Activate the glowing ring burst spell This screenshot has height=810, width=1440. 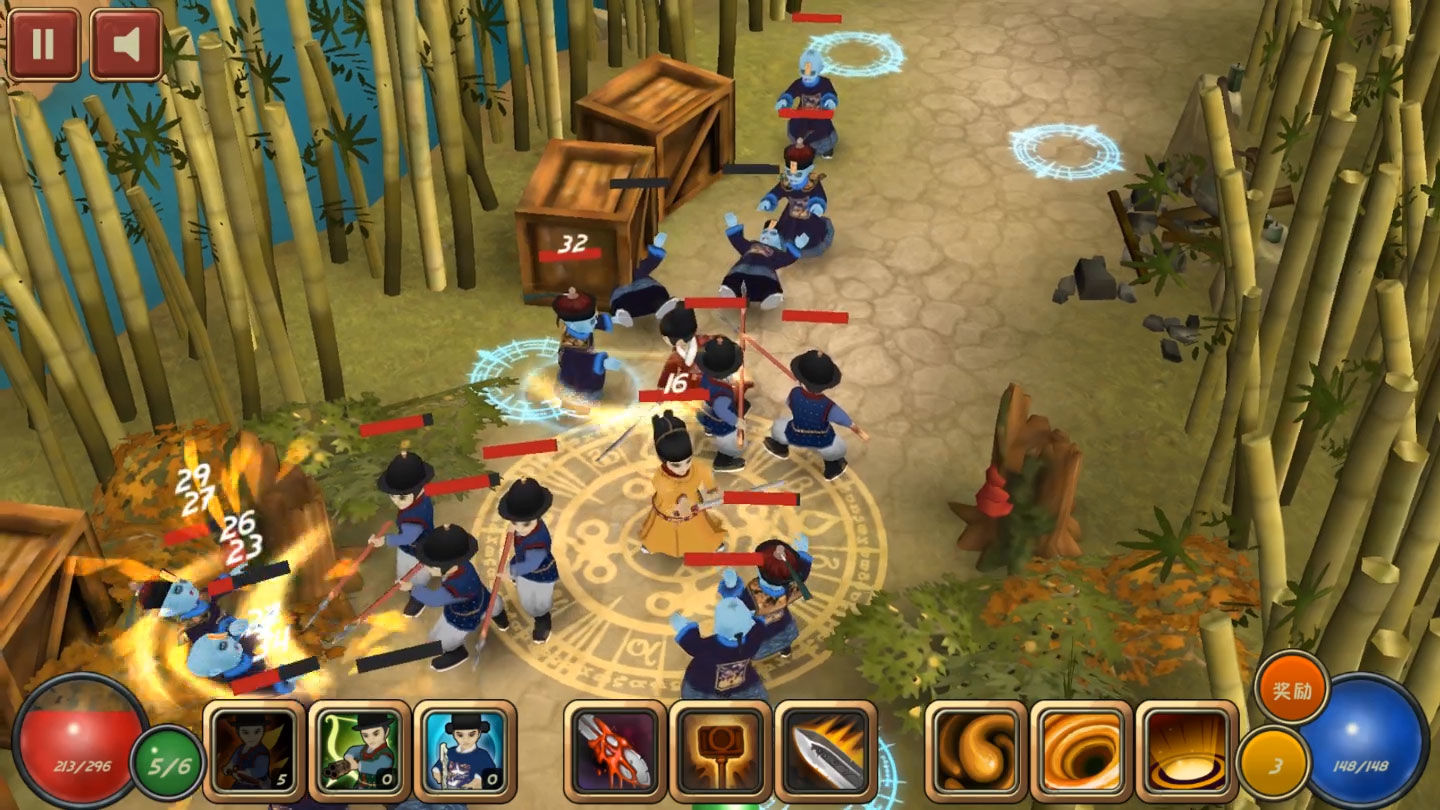[x=1187, y=751]
